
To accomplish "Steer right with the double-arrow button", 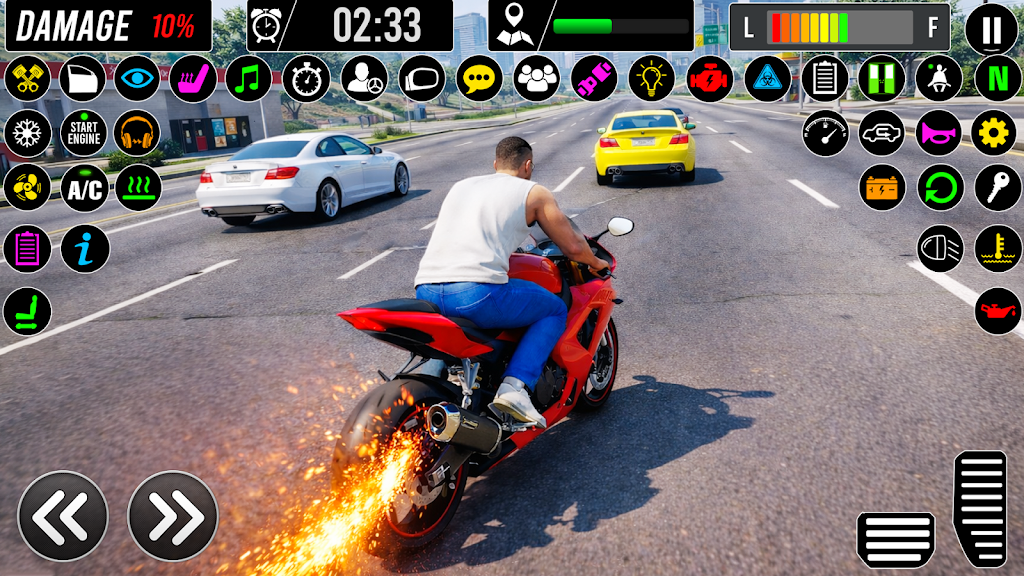I will pyautogui.click(x=173, y=516).
